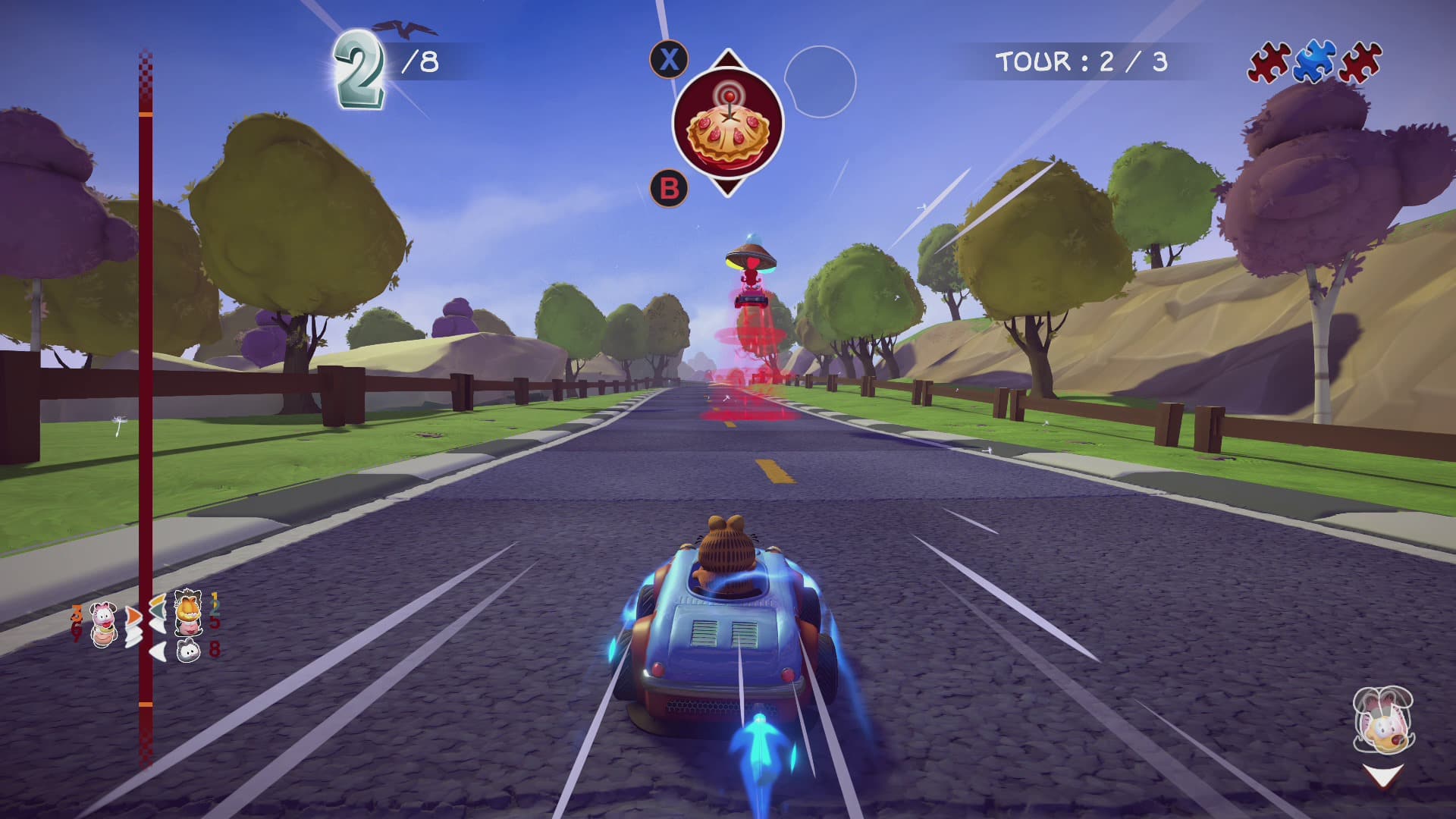Image resolution: width=1456 pixels, height=819 pixels.
Task: Click Odie's portrait behind-racer indicator
Action: pos(1384,720)
